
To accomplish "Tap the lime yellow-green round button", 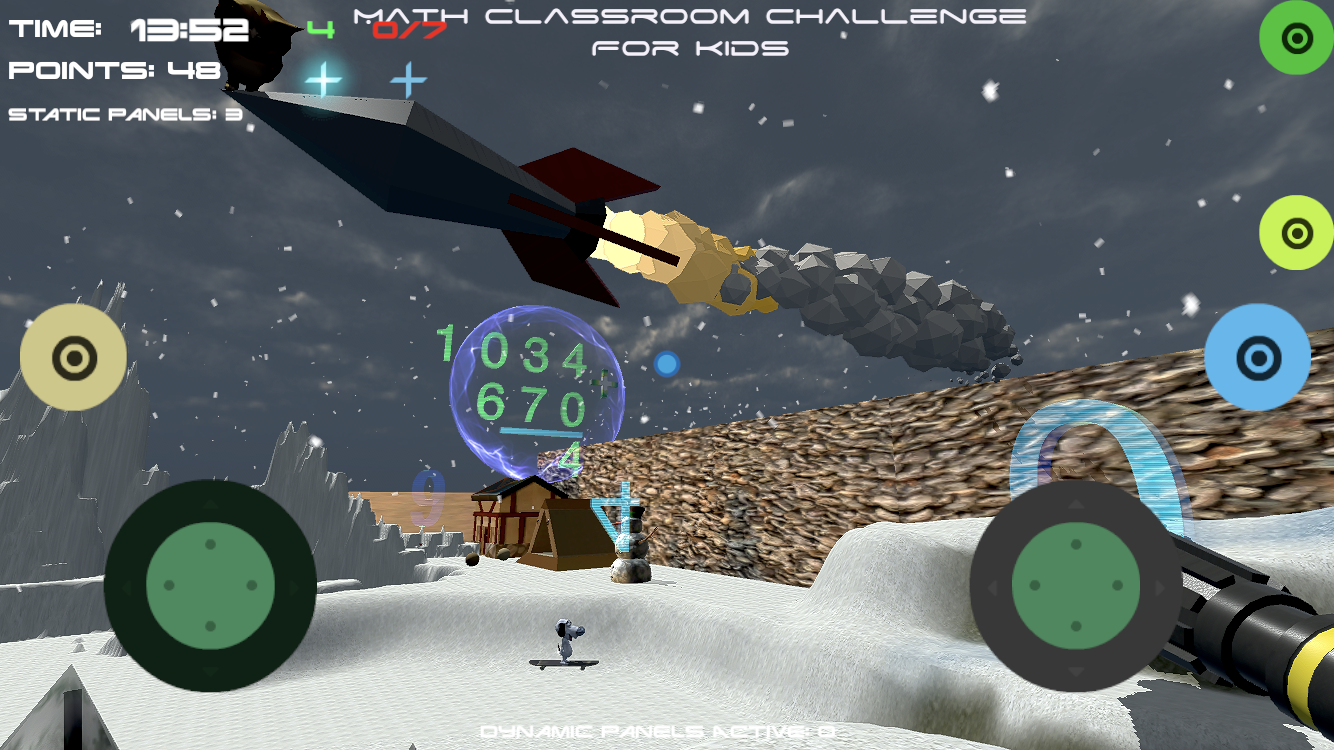I will [1296, 233].
